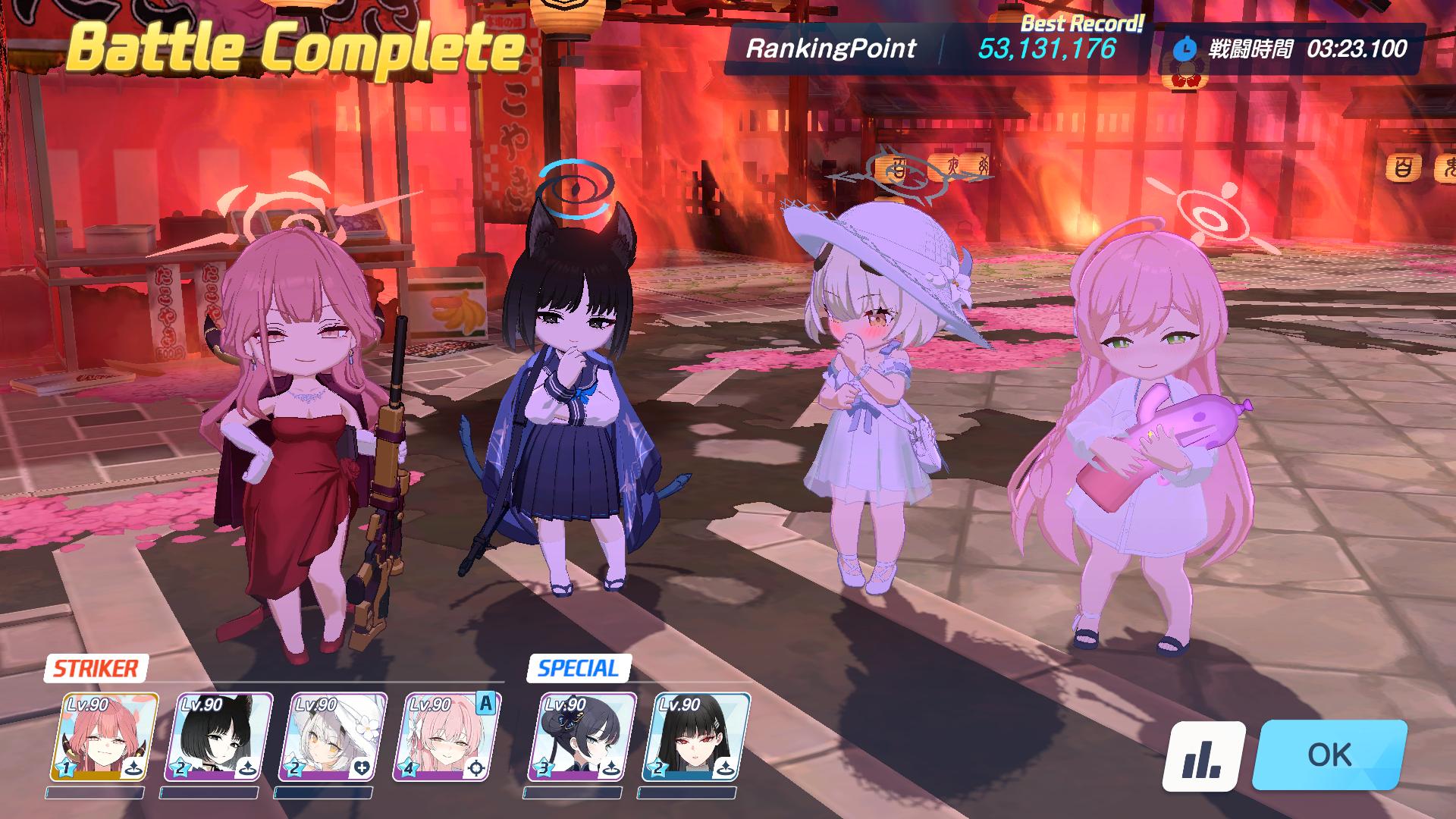Select the black-haired cat-eared striker portrait

[218, 737]
